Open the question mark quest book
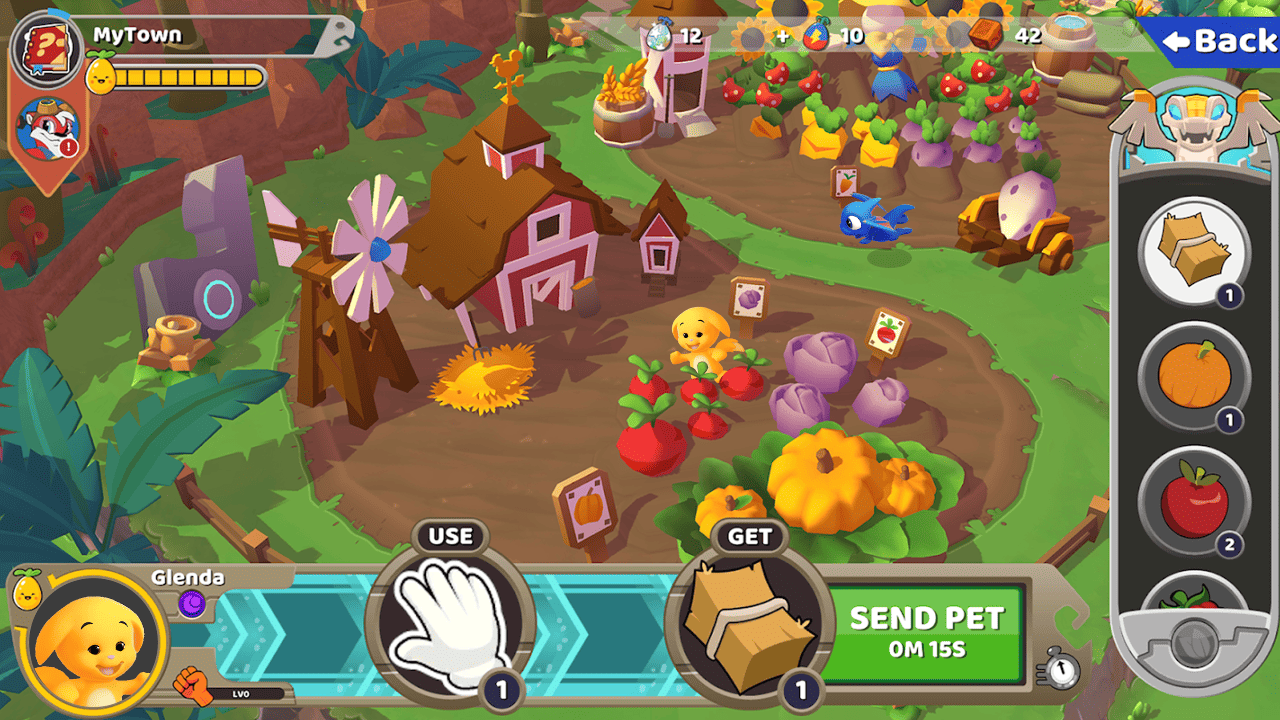This screenshot has height=720, width=1280. pyautogui.click(x=46, y=48)
